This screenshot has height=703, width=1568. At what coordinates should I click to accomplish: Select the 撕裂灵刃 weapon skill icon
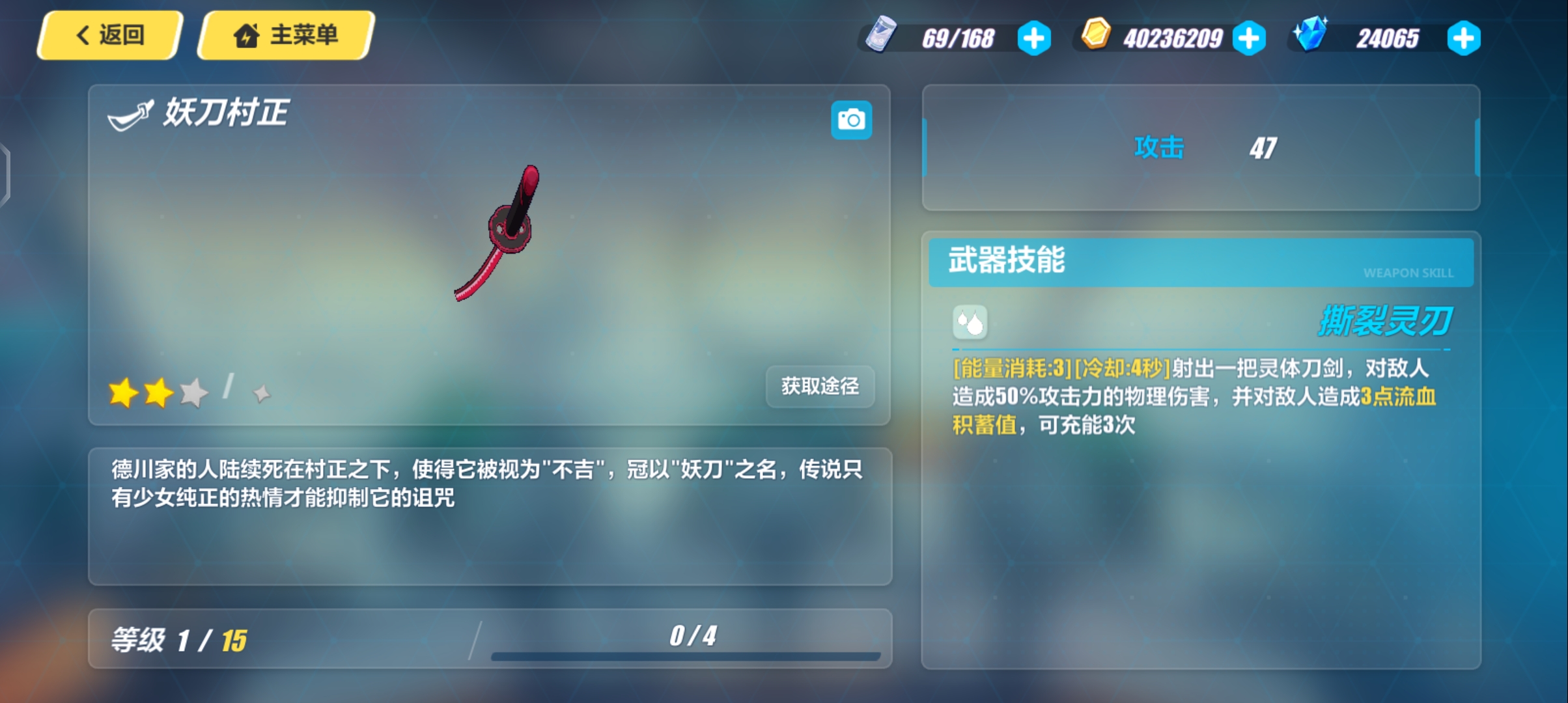point(970,322)
